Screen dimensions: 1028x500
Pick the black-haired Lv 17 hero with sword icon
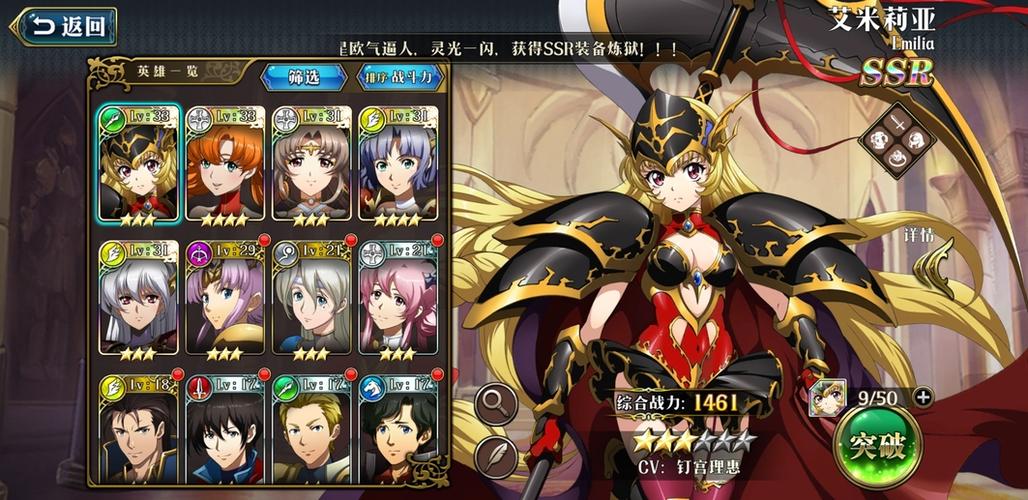pyautogui.click(x=225, y=430)
